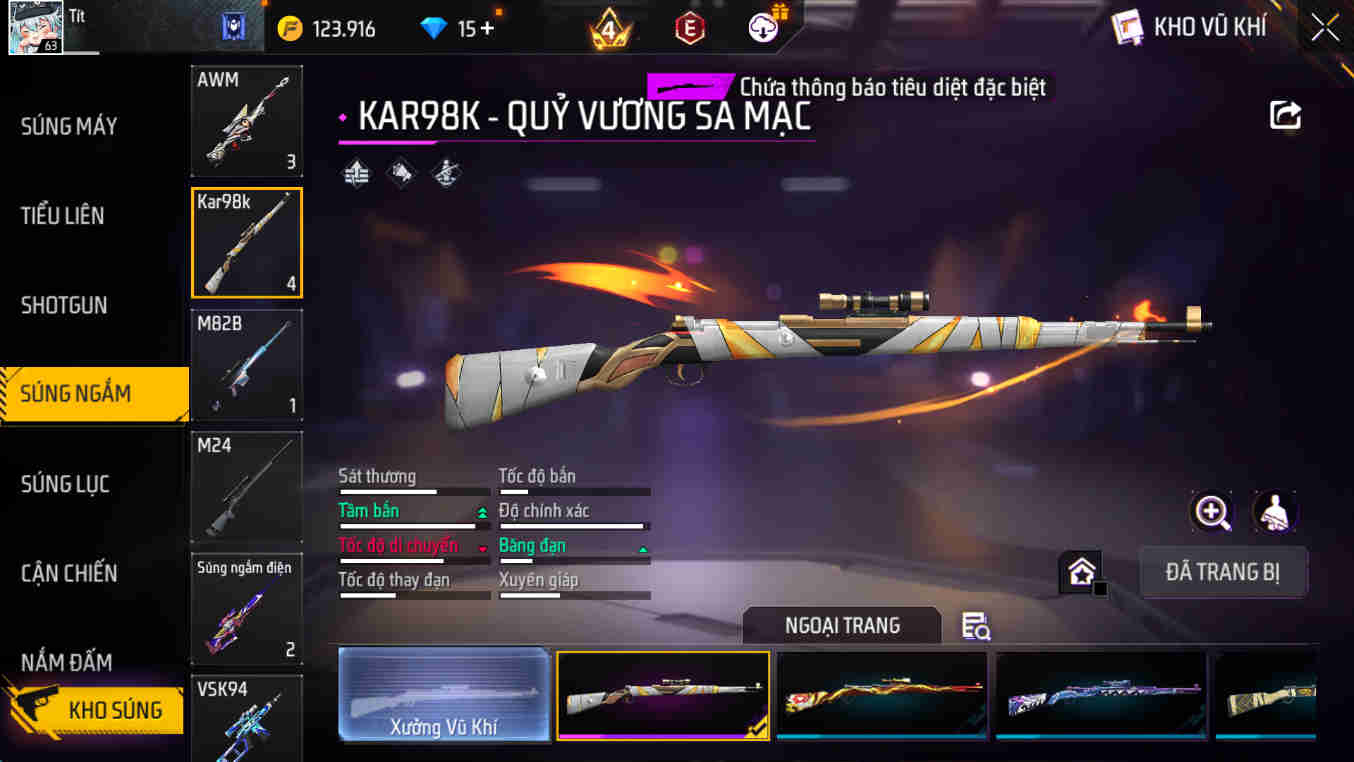Select the AWM weapon thumbnail
Viewport: 1354px width, 762px height.
point(246,120)
